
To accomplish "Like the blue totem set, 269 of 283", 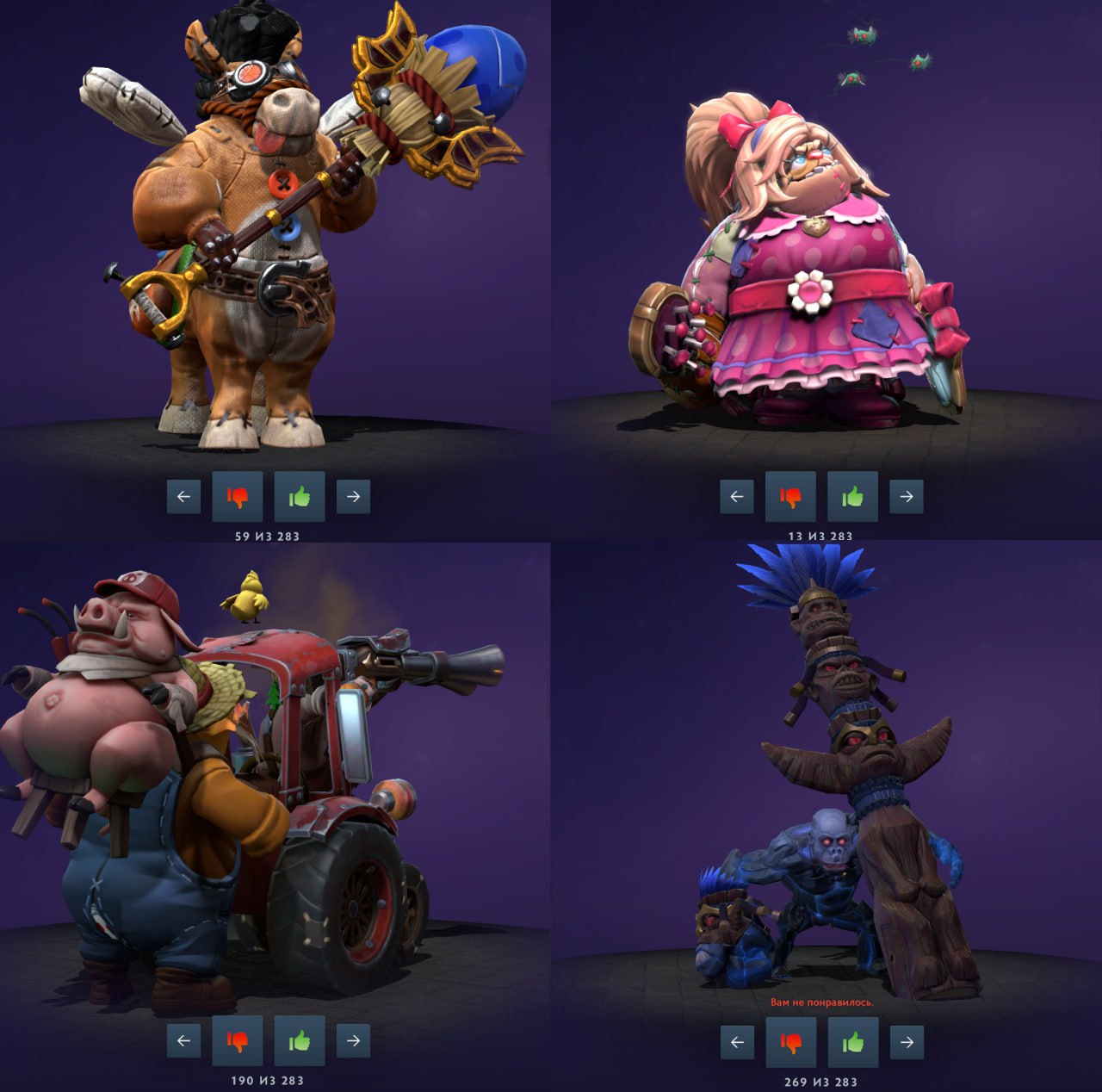I will (852, 1042).
